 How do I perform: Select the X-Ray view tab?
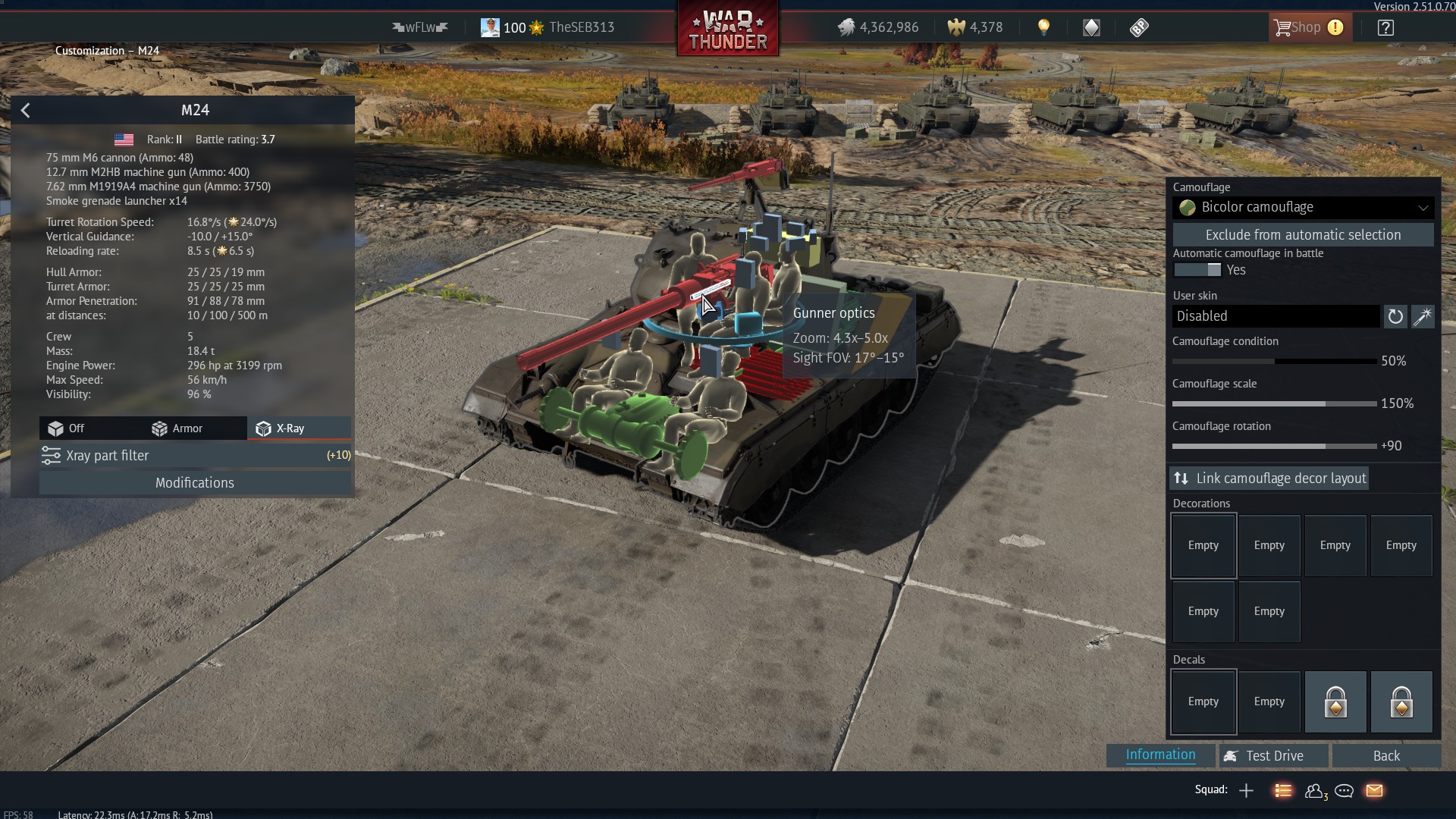[x=281, y=428]
